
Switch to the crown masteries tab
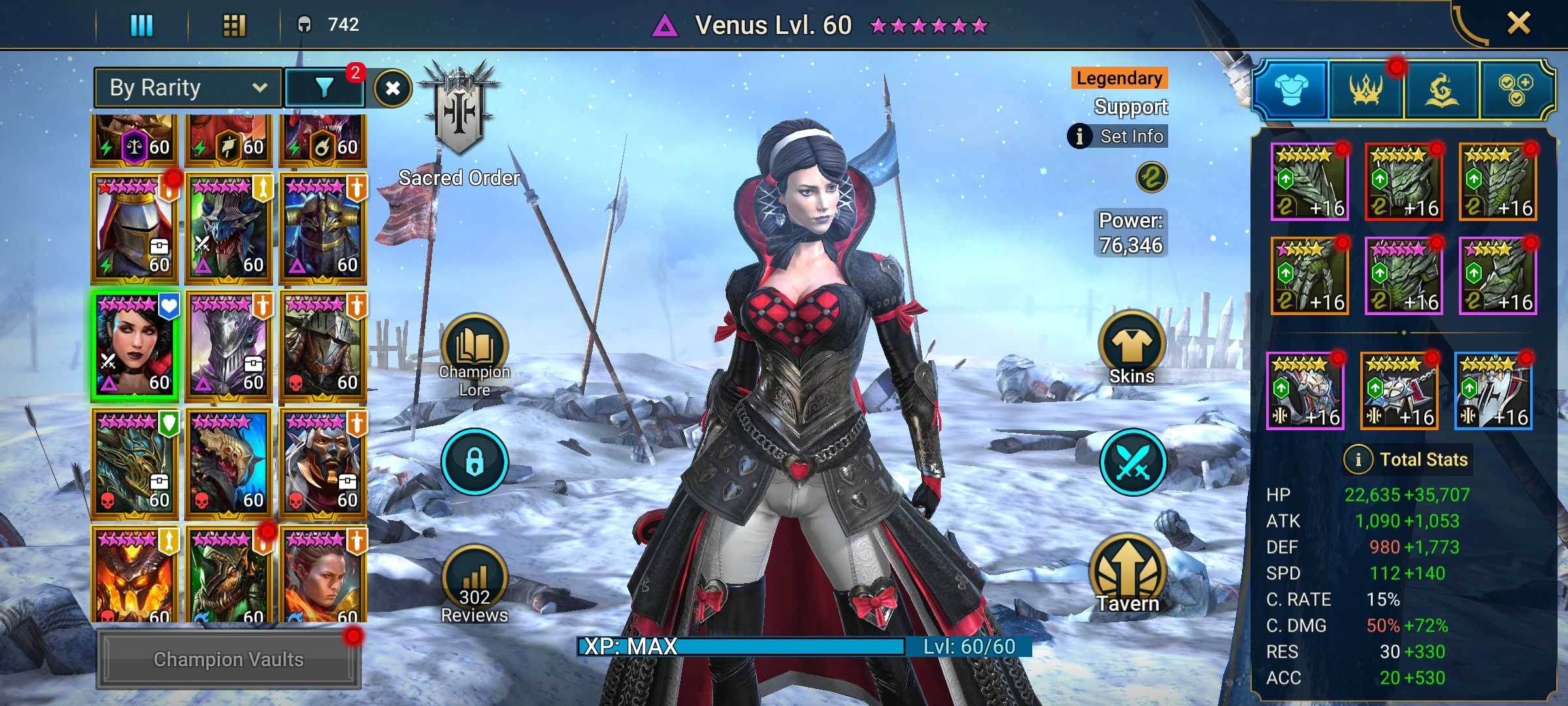(x=1366, y=90)
